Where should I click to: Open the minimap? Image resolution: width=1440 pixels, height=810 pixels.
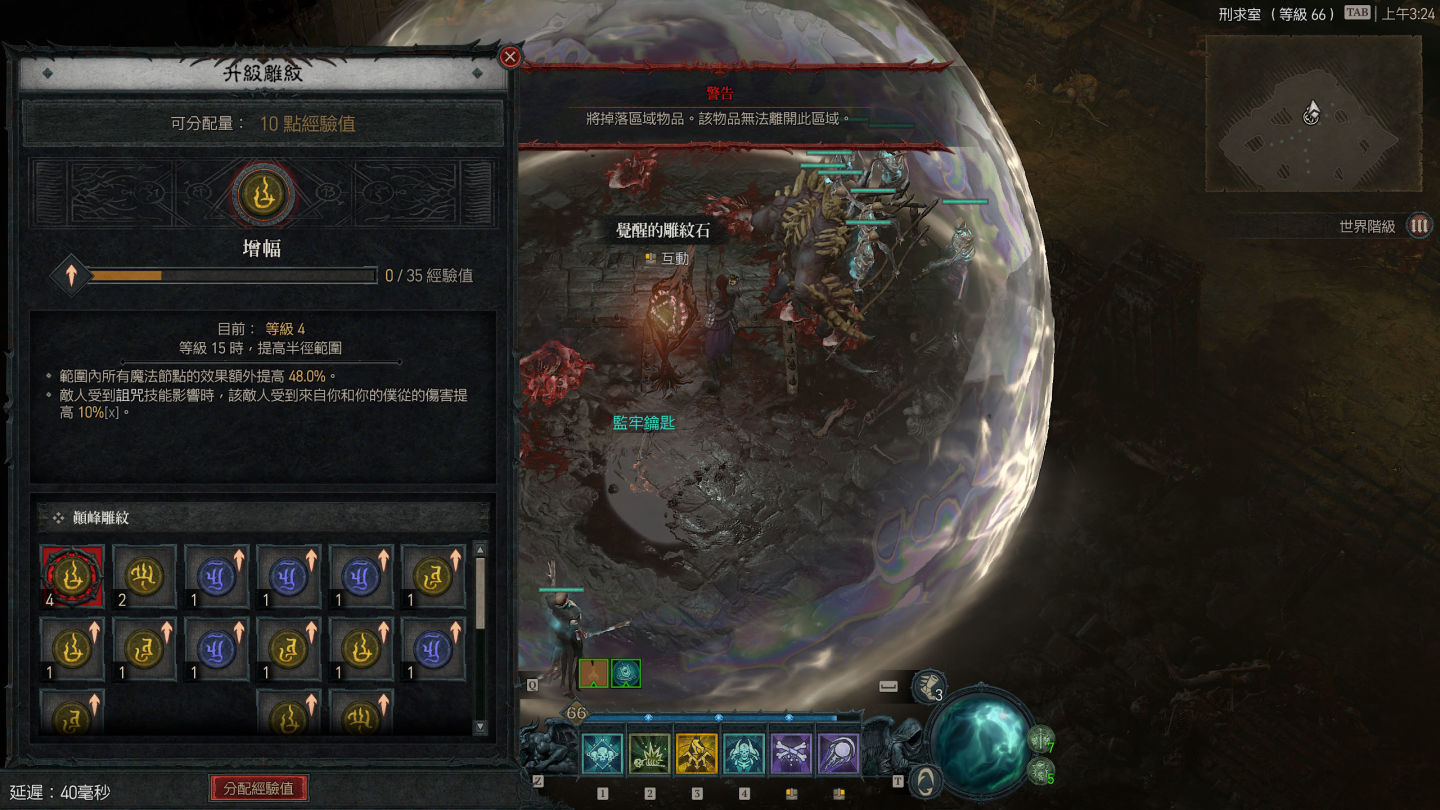click(x=1312, y=113)
